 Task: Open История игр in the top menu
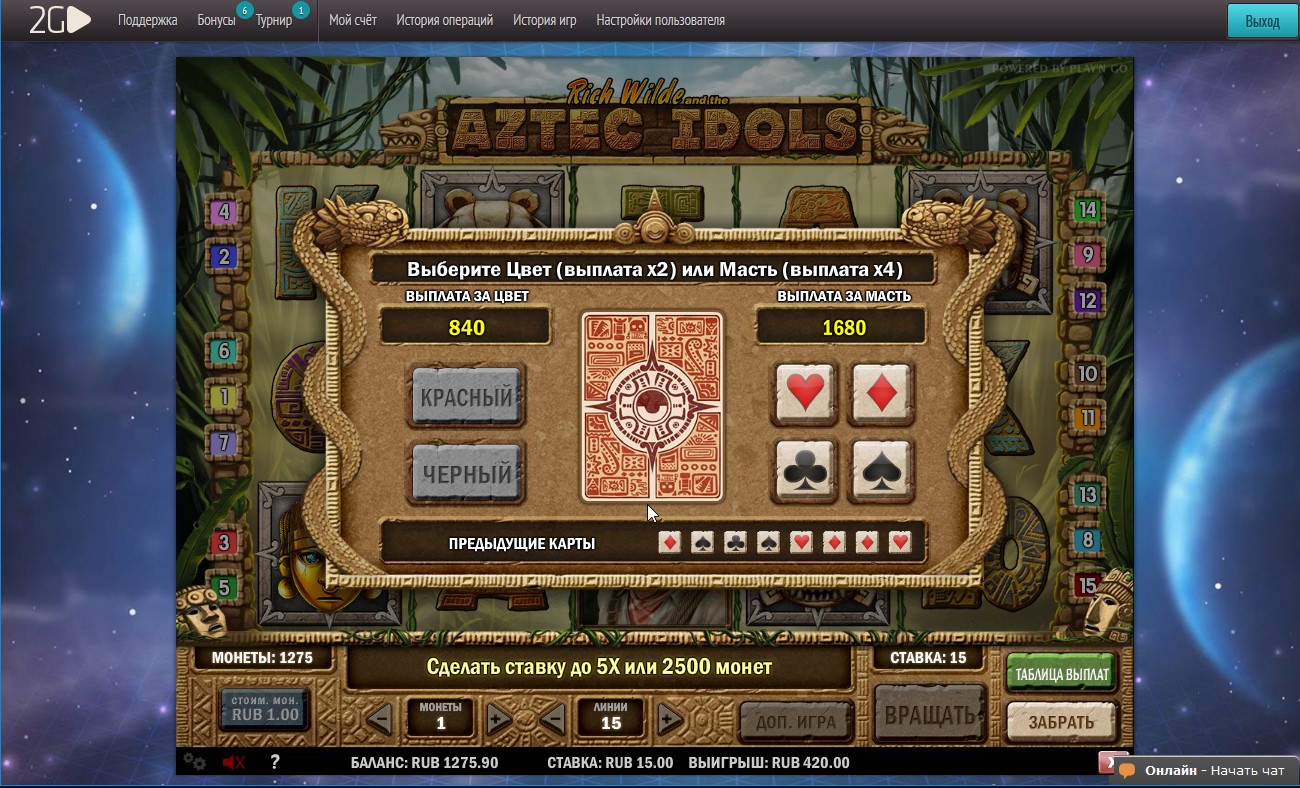544,20
